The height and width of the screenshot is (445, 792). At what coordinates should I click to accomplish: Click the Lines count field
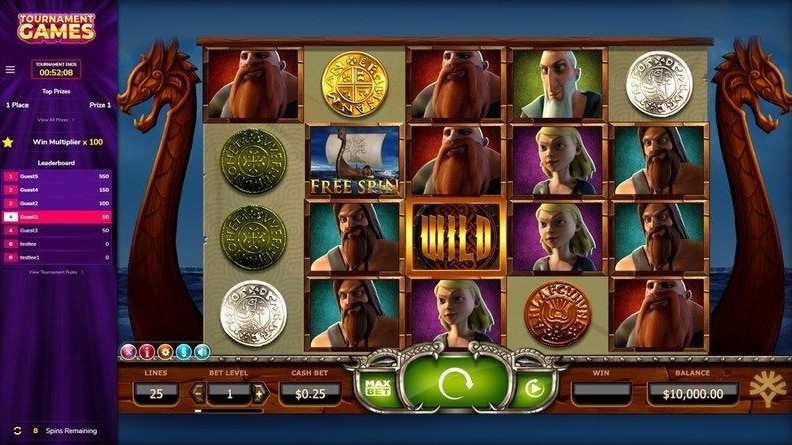coord(156,393)
